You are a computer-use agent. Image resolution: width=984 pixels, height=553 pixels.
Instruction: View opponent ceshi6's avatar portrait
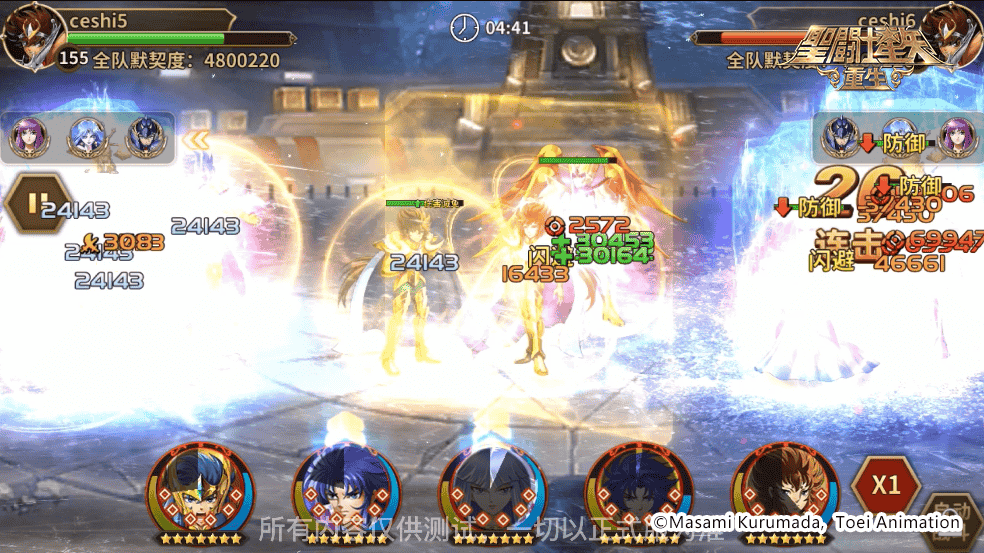953,35
